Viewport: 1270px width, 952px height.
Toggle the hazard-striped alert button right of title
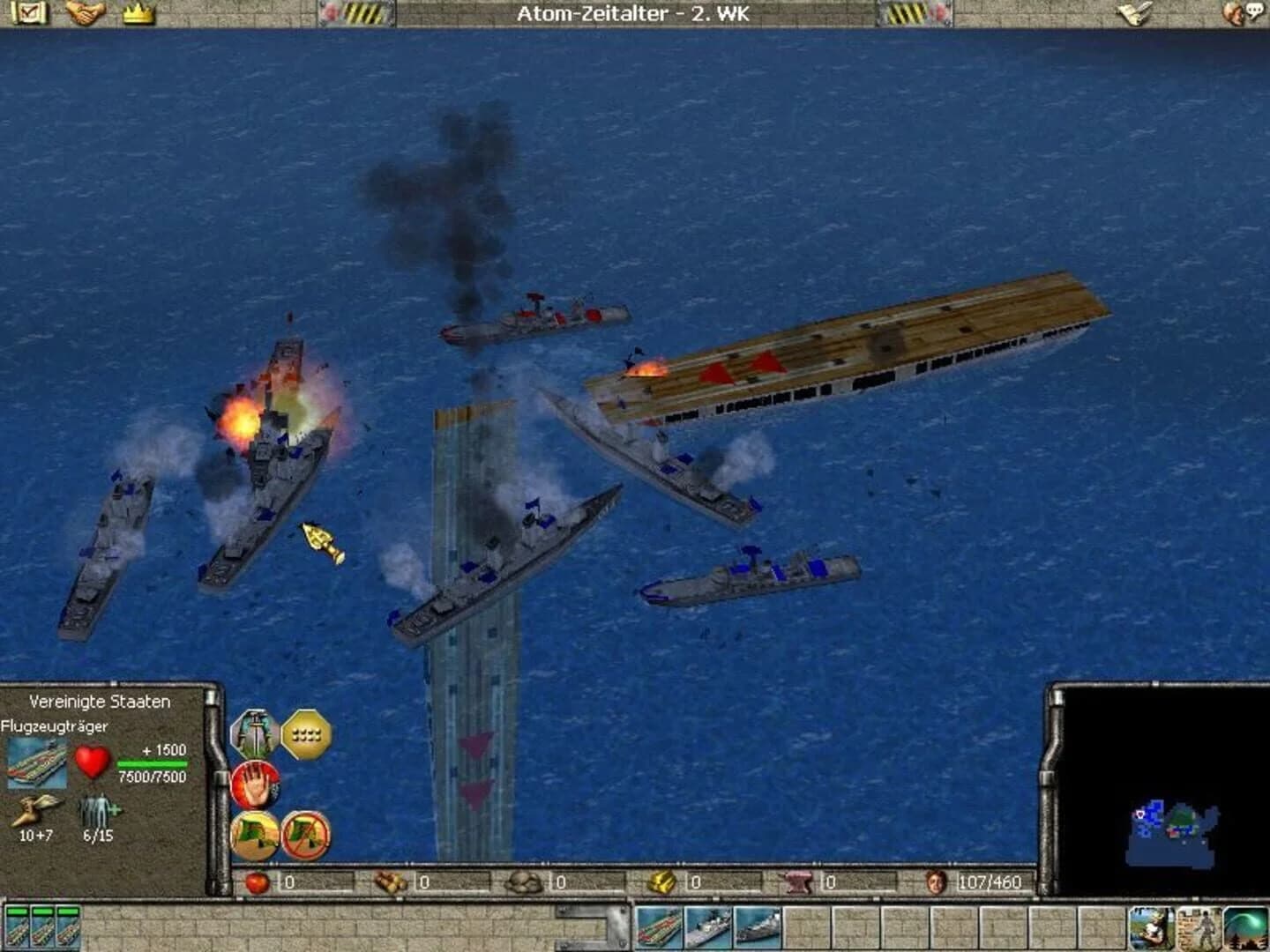908,11
